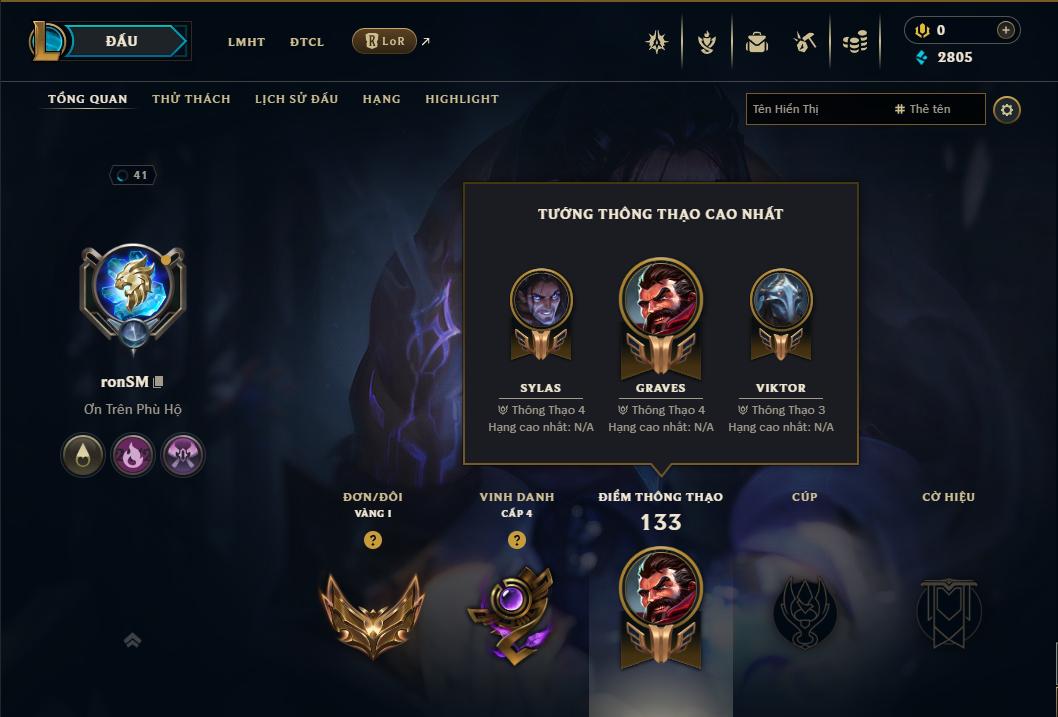Click the Vàng I ranked emblem
The height and width of the screenshot is (717, 1058).
point(372,611)
